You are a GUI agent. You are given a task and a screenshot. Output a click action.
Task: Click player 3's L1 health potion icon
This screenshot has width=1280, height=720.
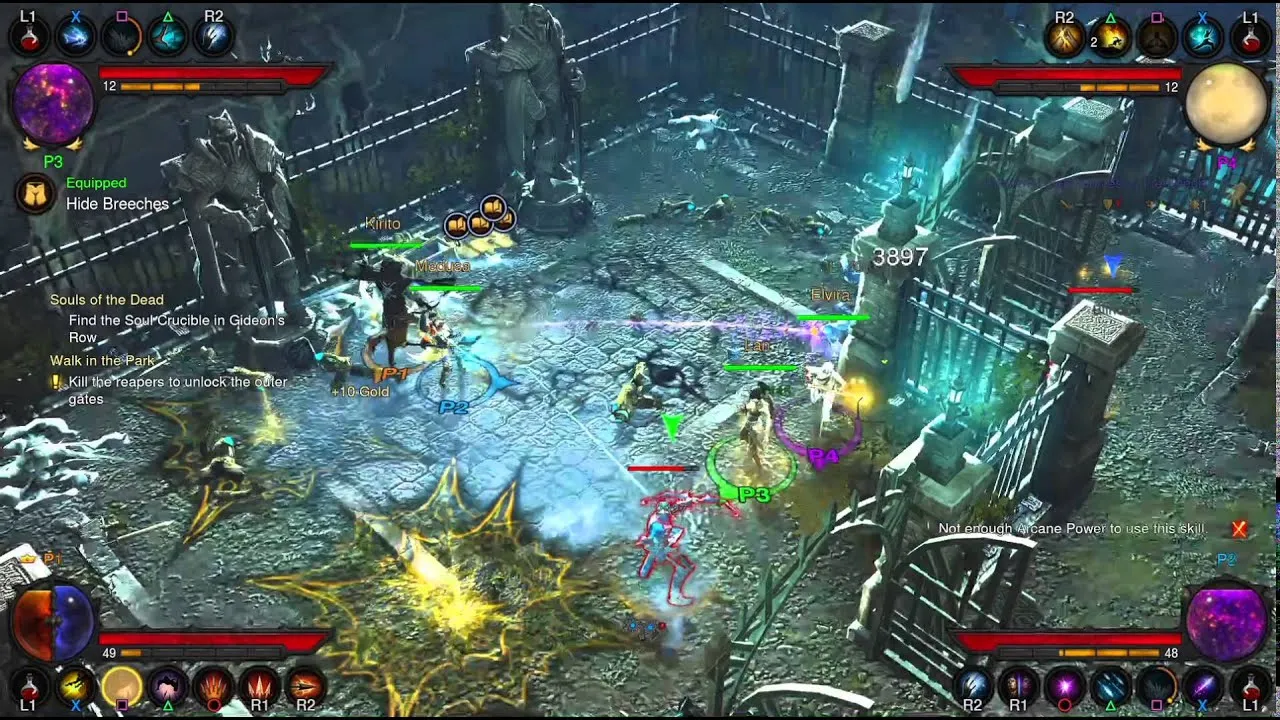coord(30,38)
